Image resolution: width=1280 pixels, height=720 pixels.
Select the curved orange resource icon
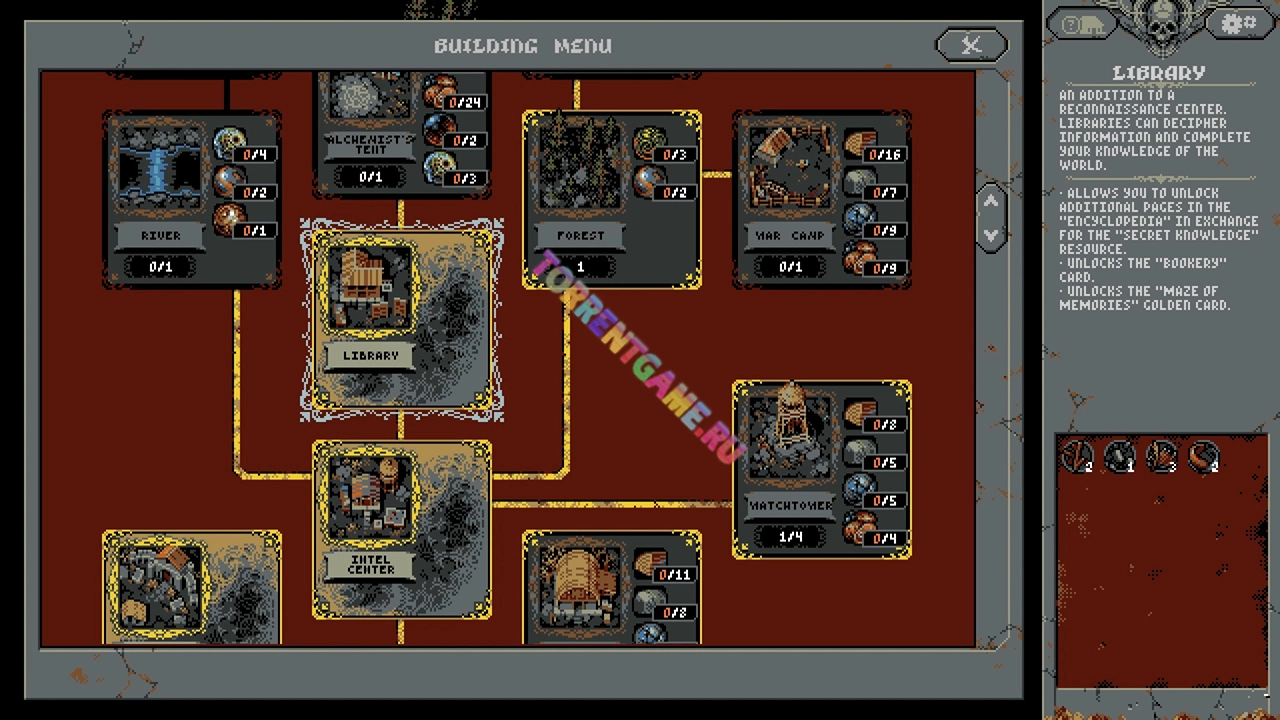pyautogui.click(x=1204, y=456)
